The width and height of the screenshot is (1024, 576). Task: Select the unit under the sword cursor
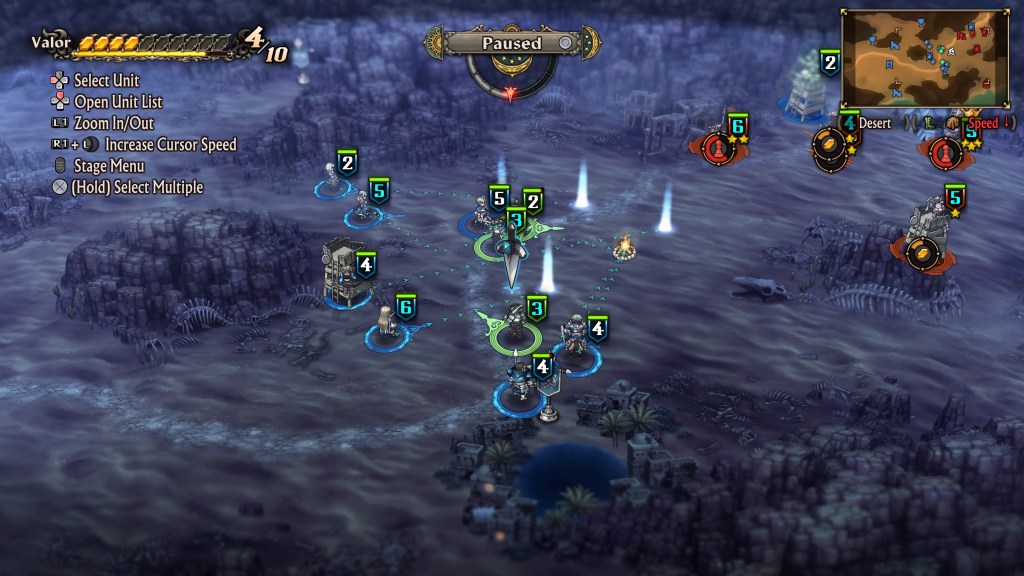tap(514, 240)
